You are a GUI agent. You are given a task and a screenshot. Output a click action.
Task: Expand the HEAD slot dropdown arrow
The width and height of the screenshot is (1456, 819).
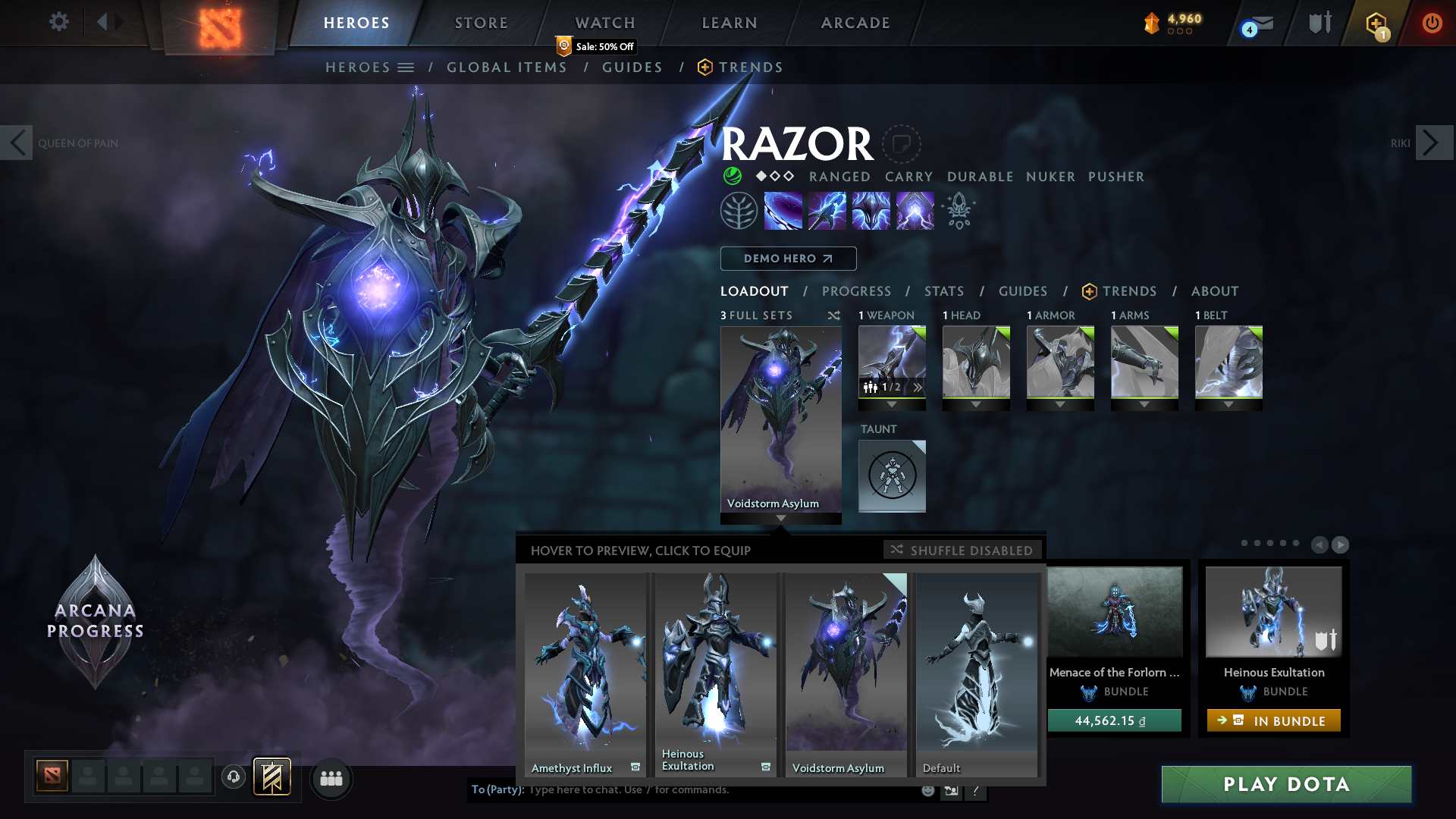click(x=976, y=404)
